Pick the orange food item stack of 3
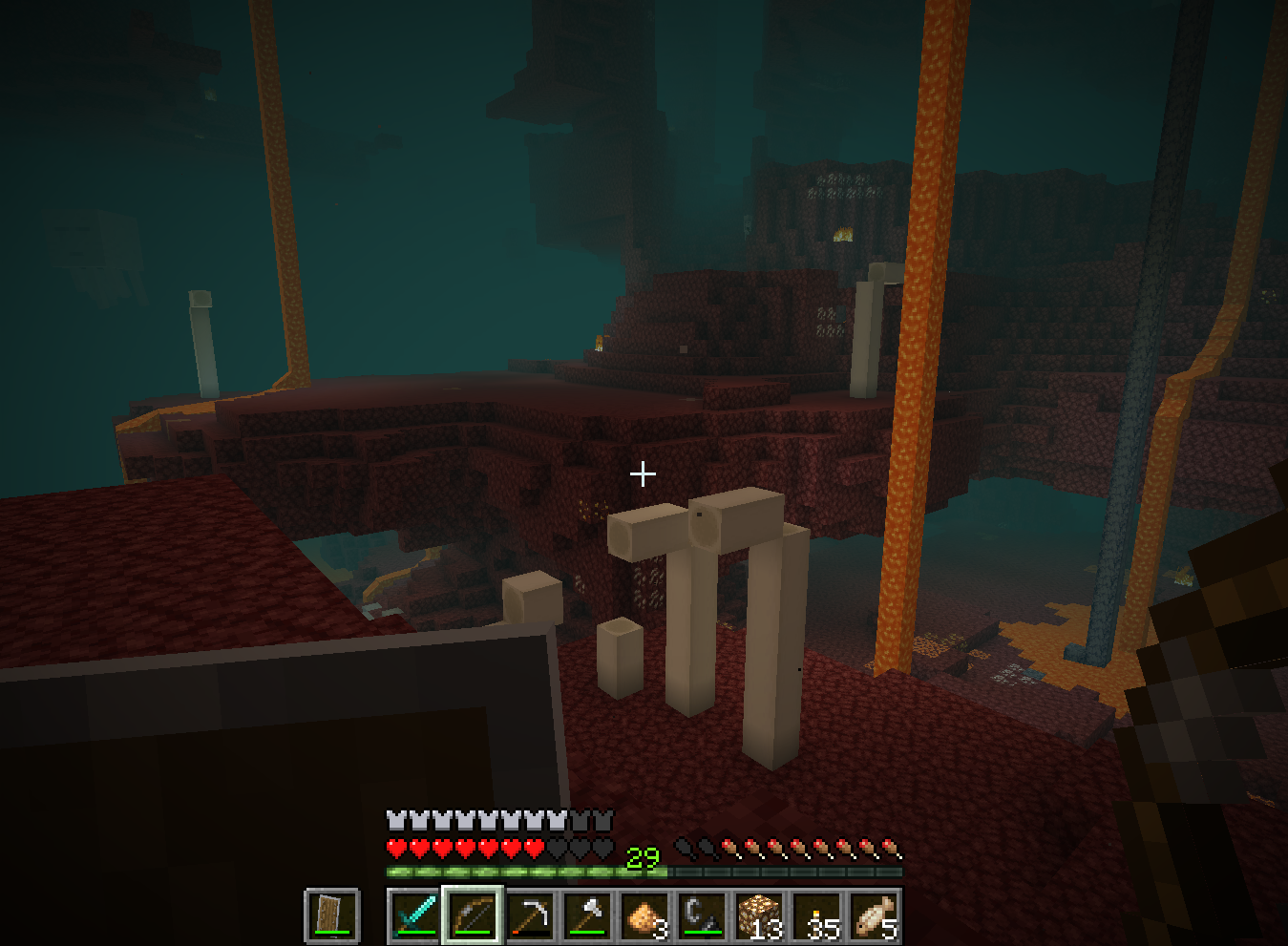This screenshot has width=1288, height=946. point(644,916)
